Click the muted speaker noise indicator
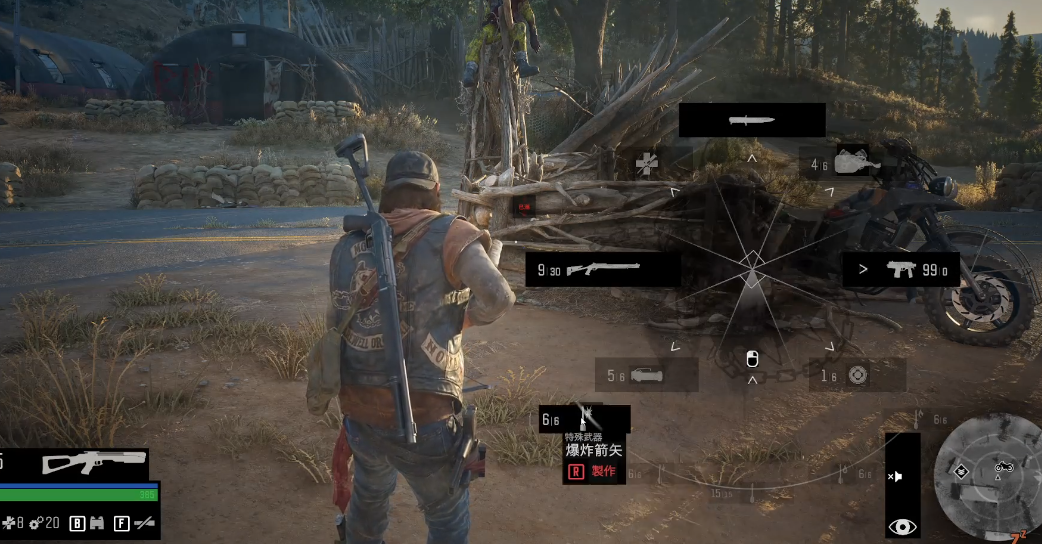Viewport: 1042px width, 544px height. point(896,476)
